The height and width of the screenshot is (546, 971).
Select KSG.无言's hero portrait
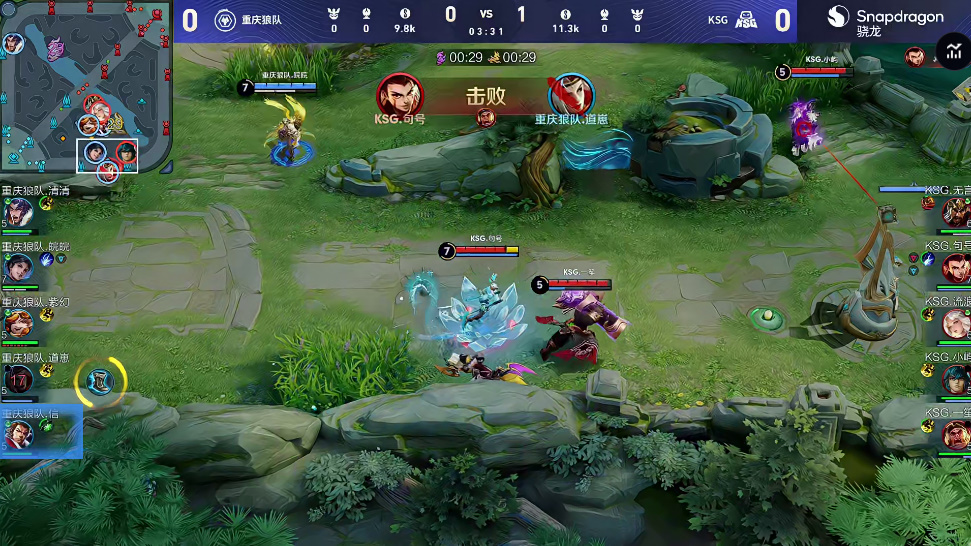(x=956, y=212)
